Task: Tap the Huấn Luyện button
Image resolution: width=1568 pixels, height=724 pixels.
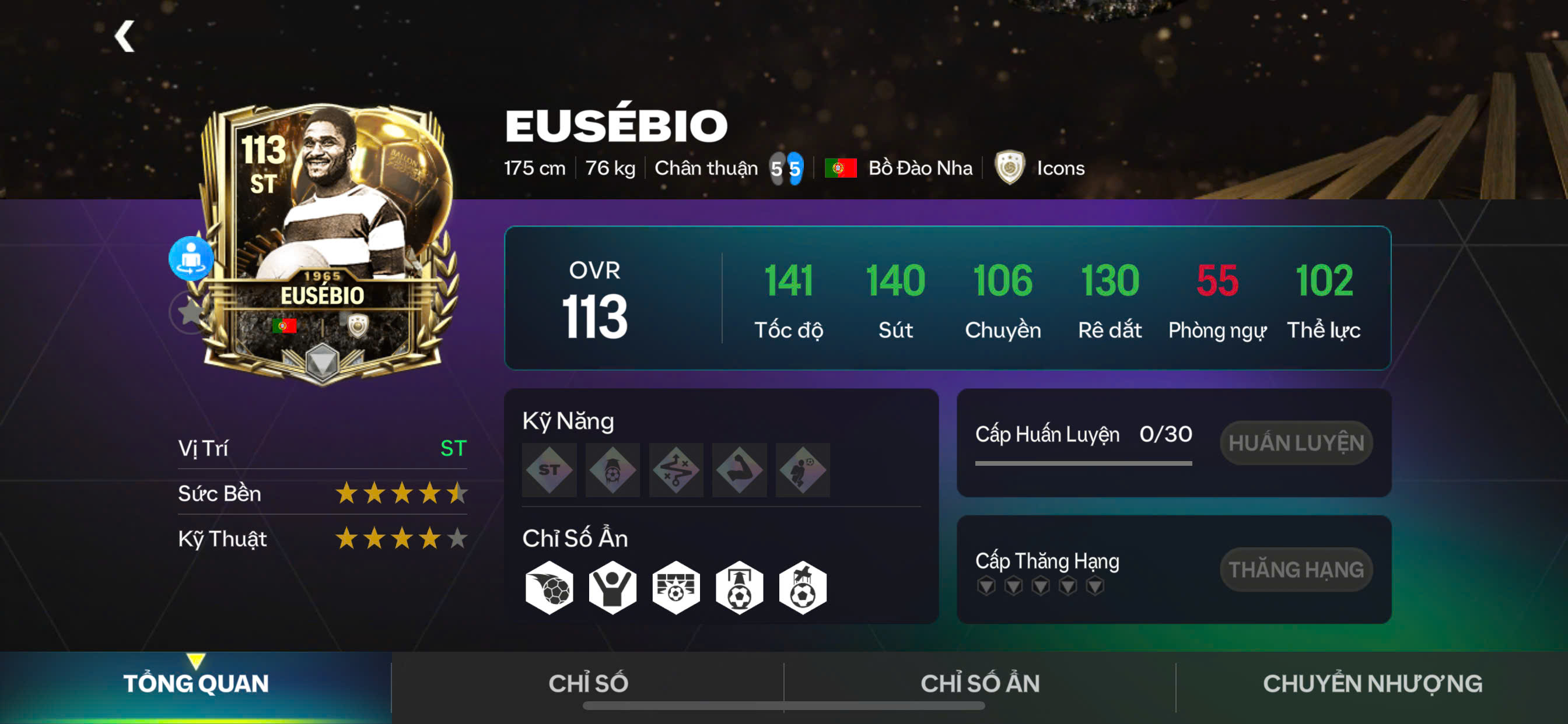Action: point(1296,443)
